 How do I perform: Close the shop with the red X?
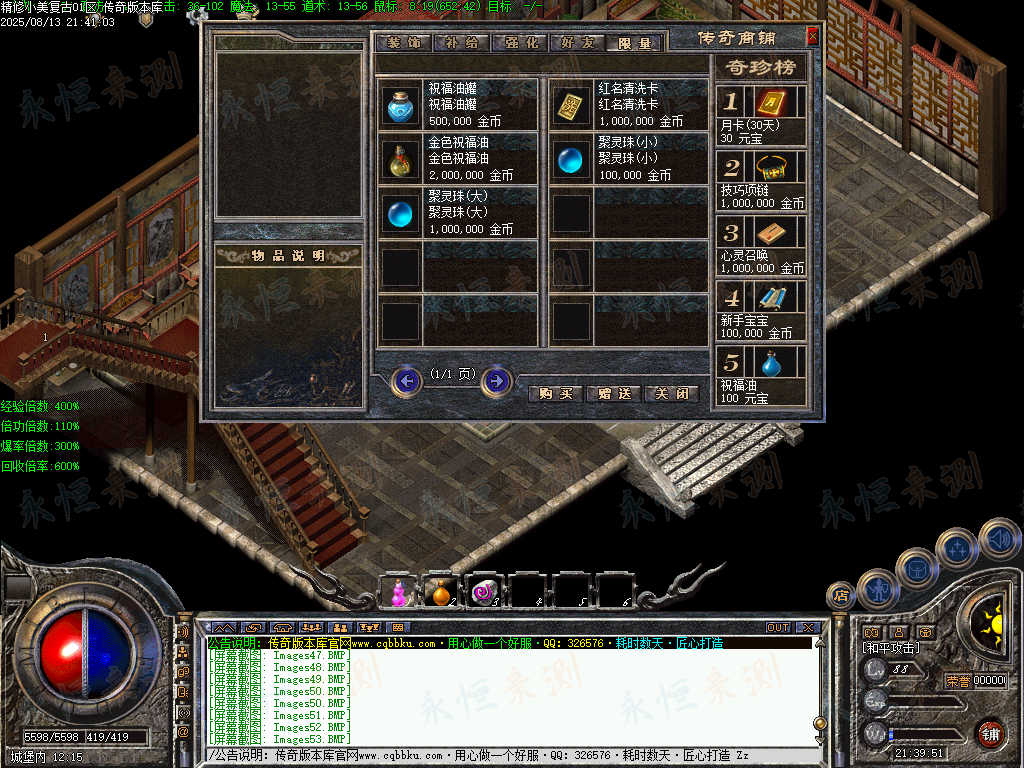pos(812,36)
